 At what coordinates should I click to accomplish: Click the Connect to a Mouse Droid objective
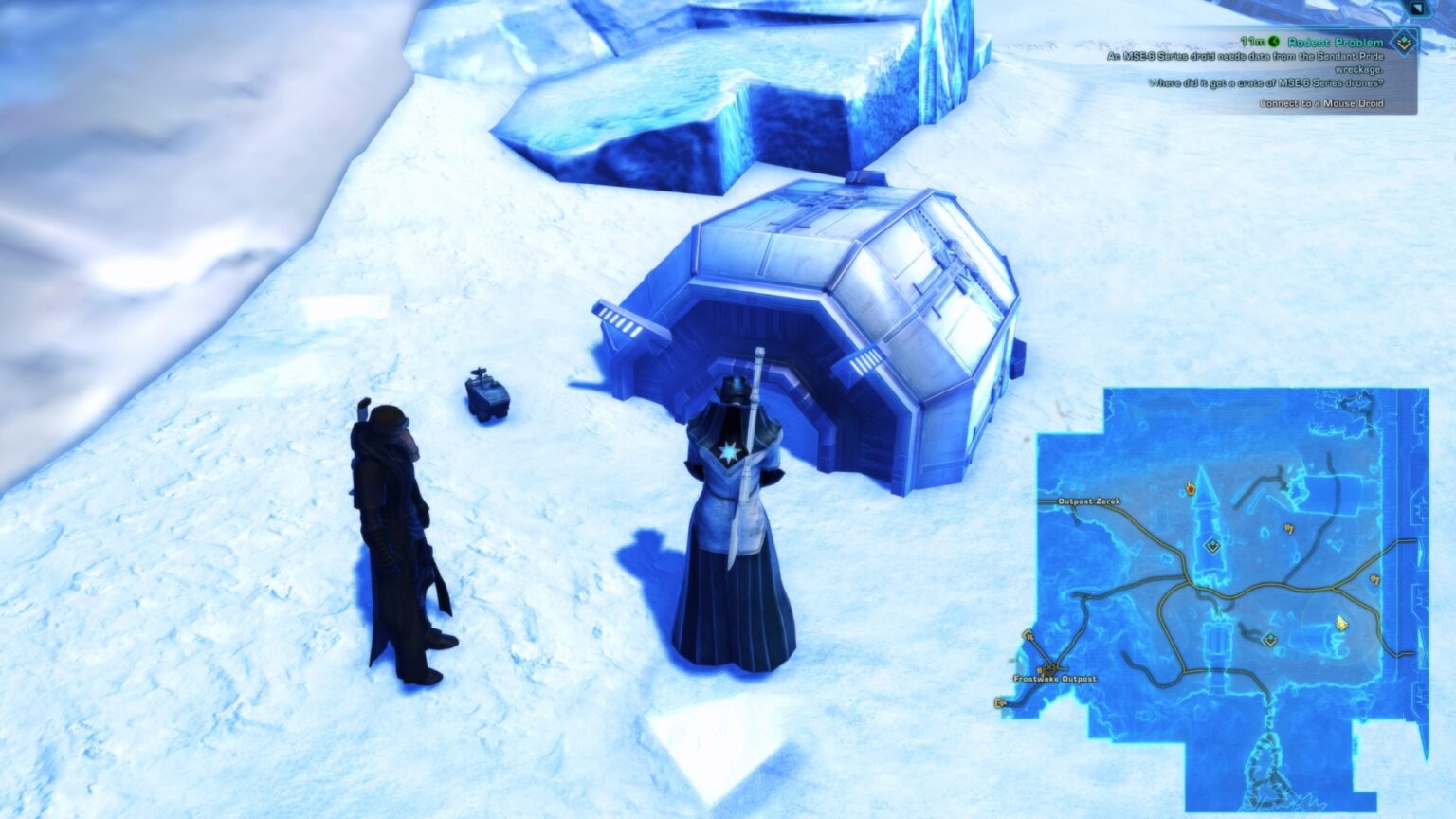(1322, 104)
